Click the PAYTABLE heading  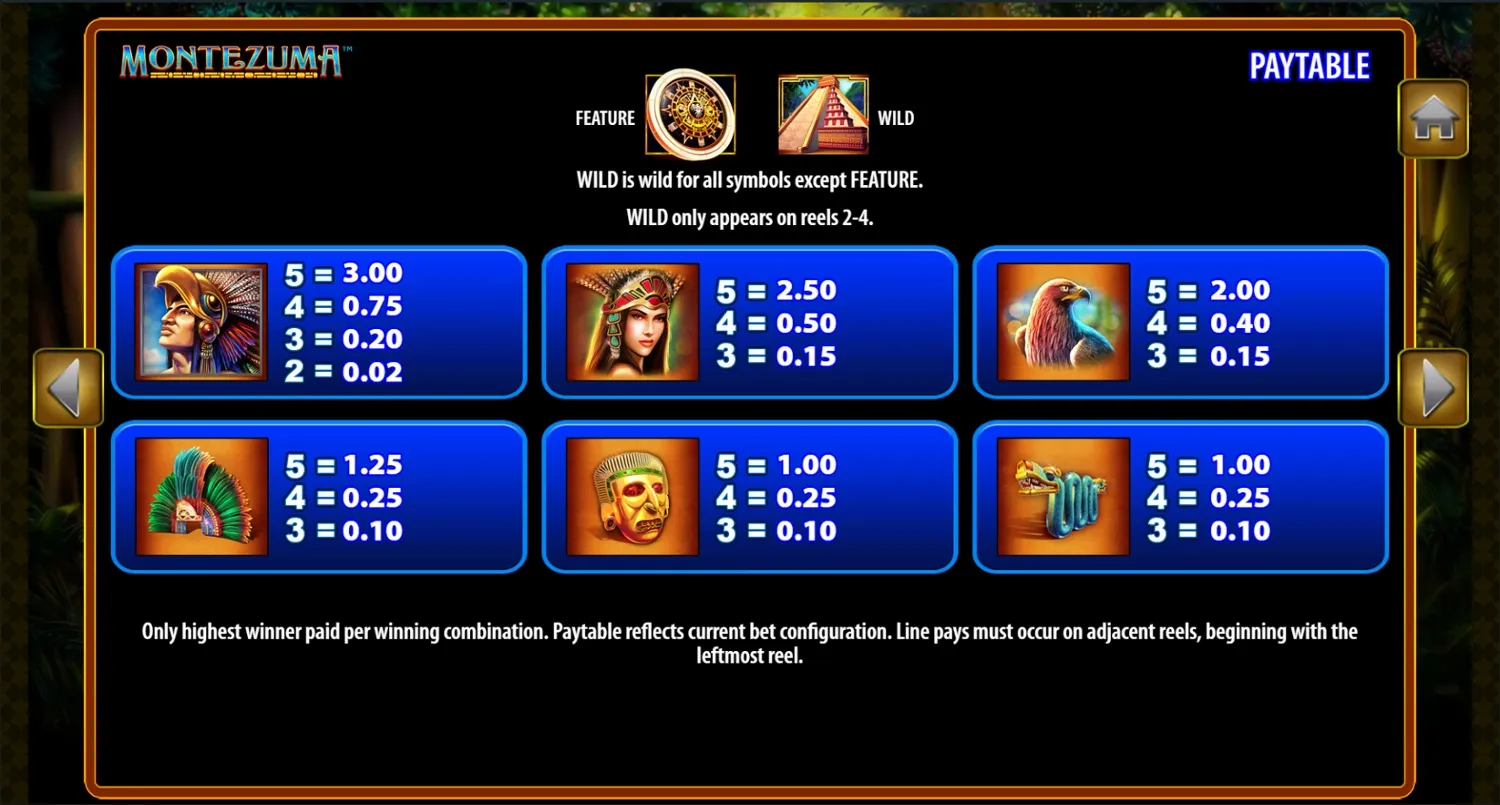[x=1310, y=65]
